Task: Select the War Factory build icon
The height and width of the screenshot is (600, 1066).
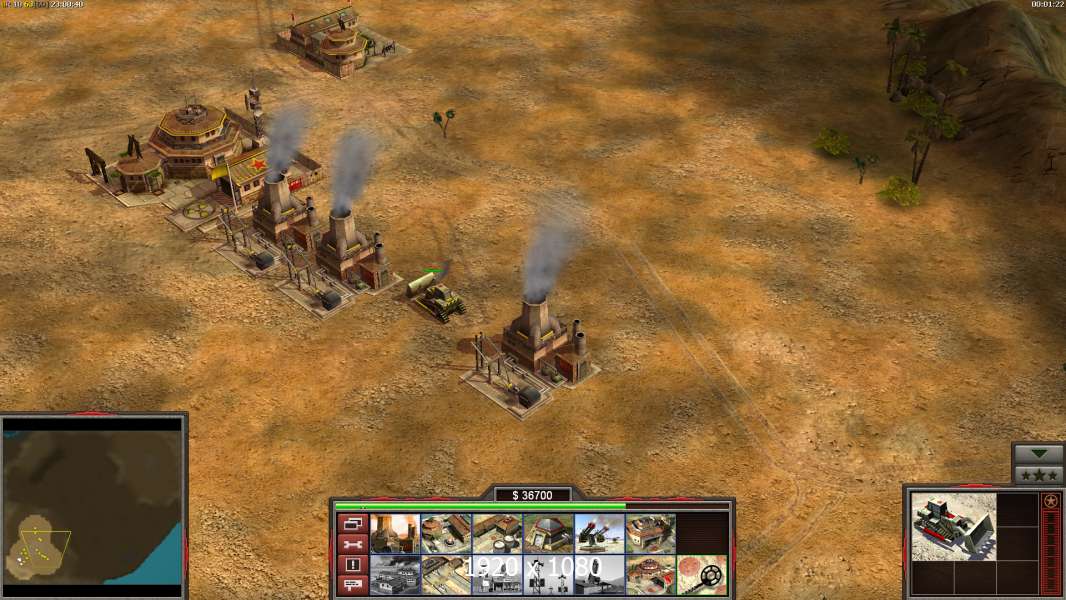Action: 650,534
